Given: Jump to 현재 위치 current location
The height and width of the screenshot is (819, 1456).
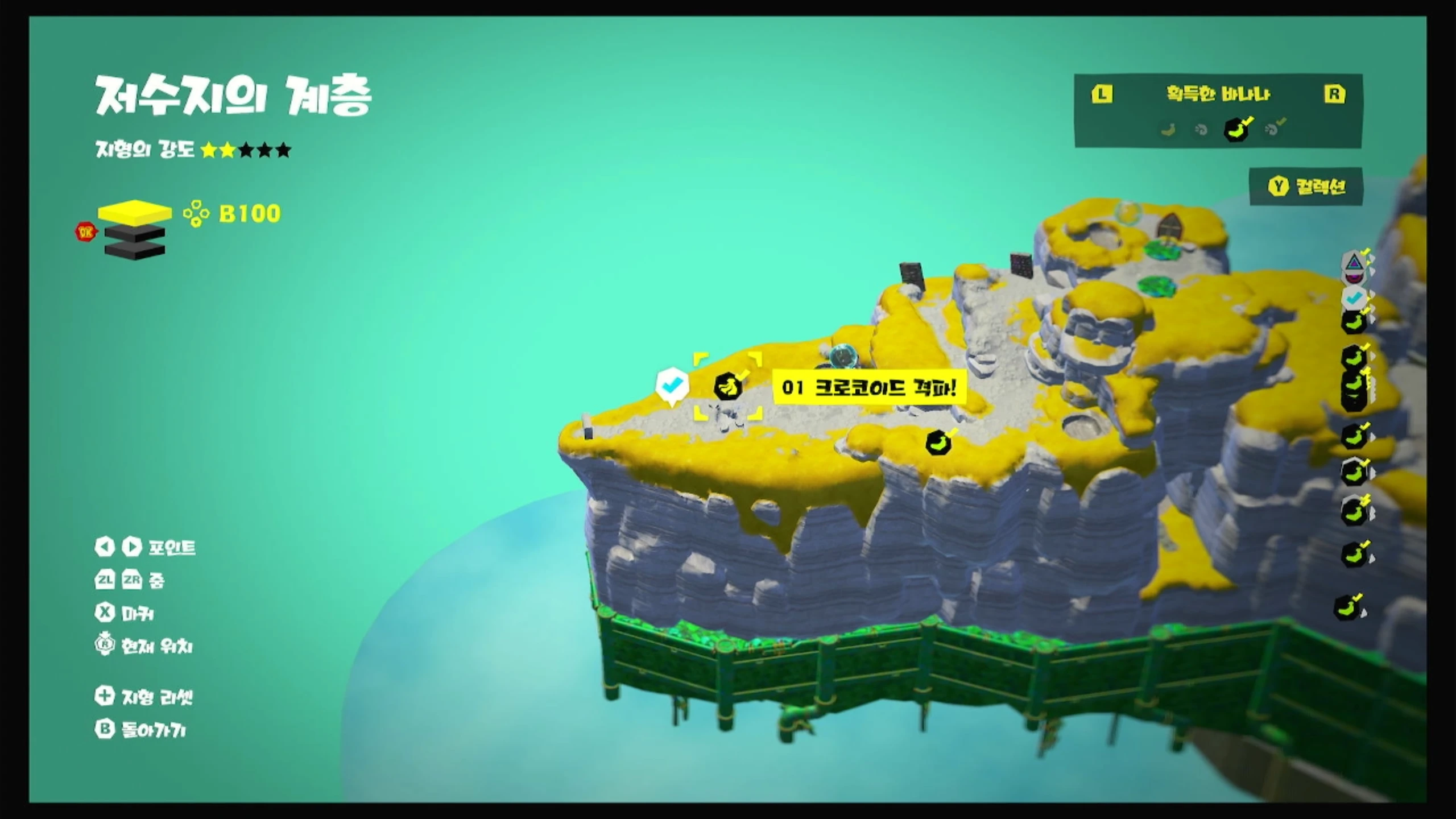Looking at the screenshot, I should click(x=144, y=646).
